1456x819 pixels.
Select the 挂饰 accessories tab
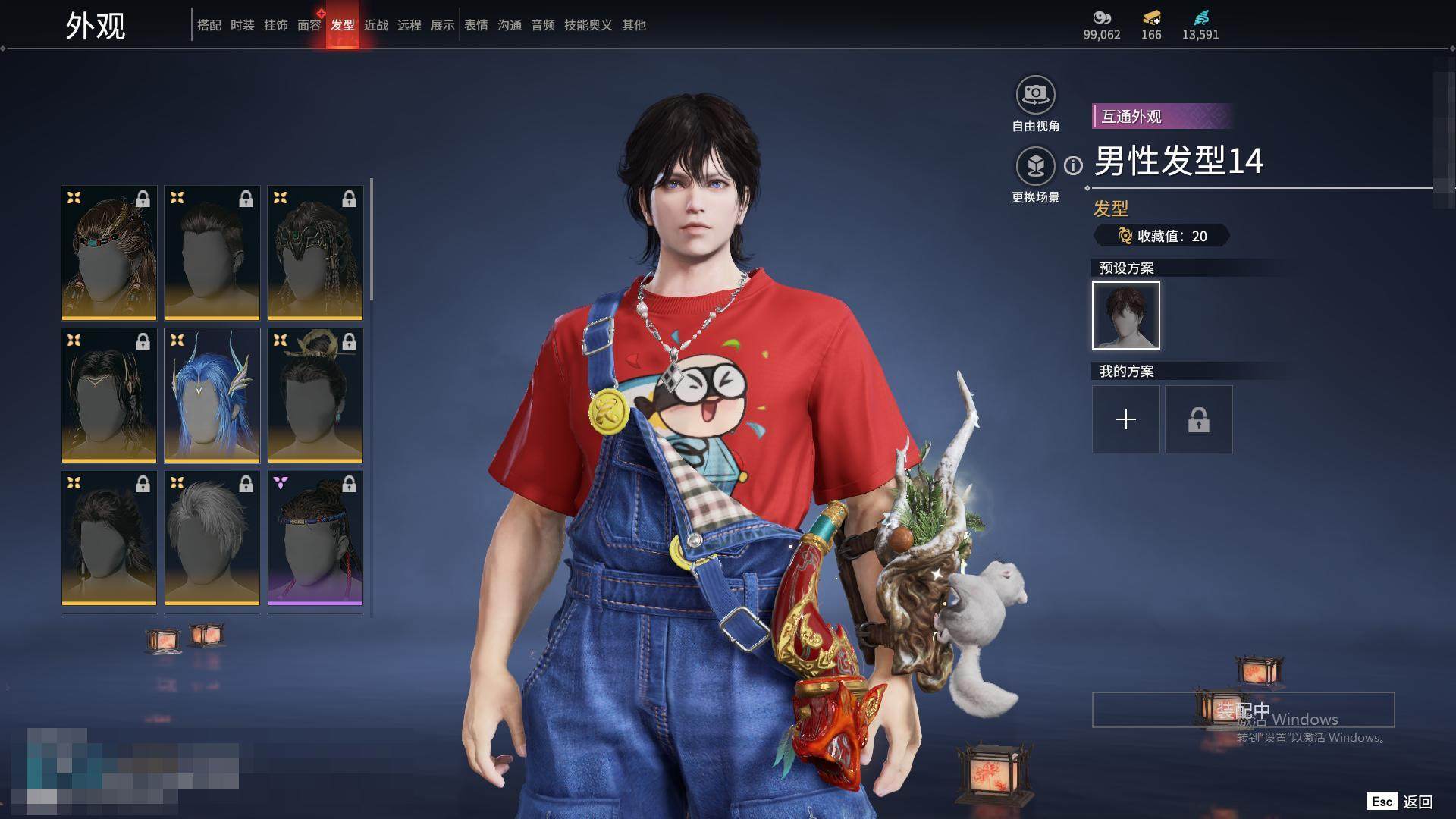click(x=275, y=25)
